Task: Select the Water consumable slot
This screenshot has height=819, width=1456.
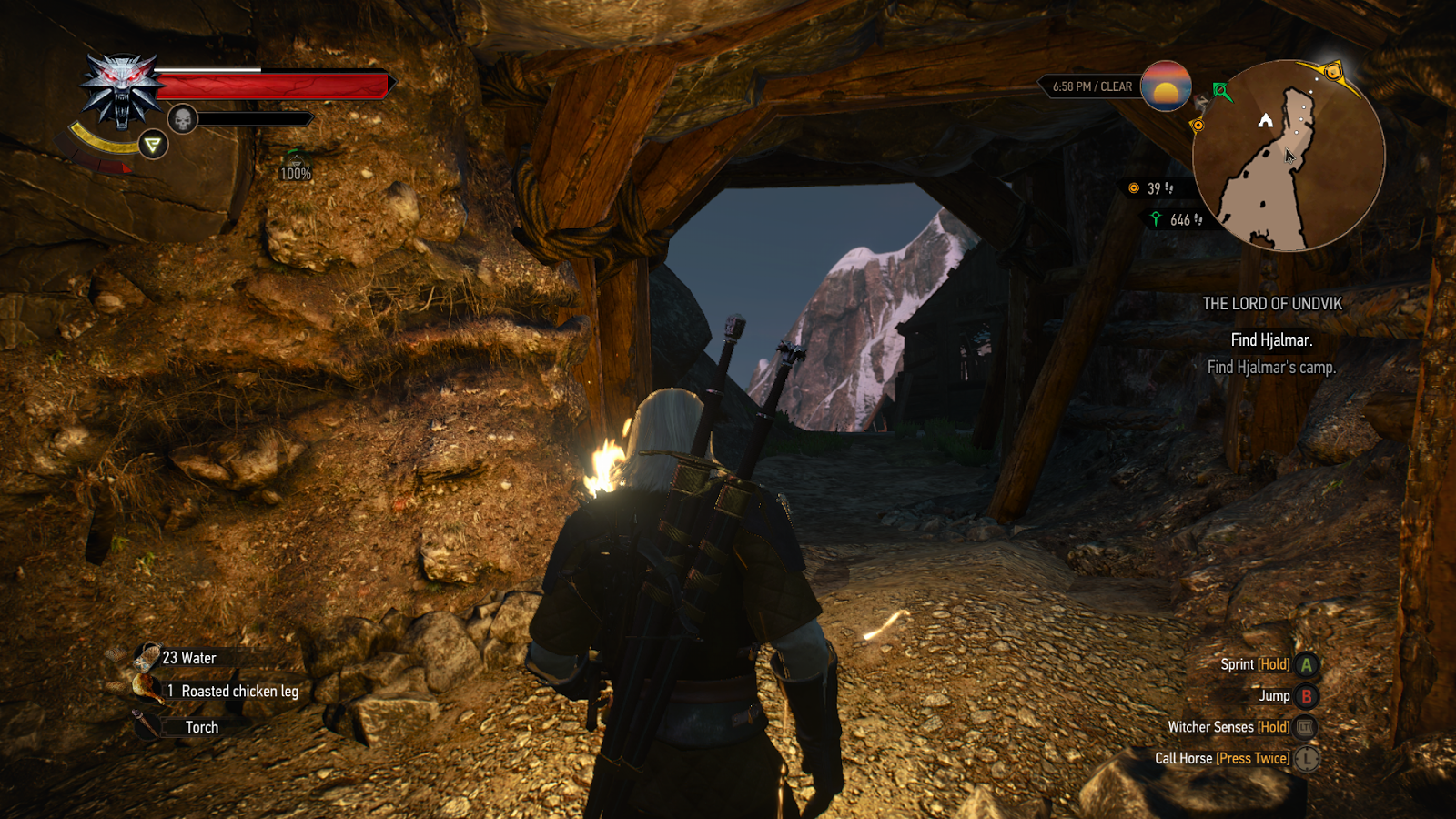Action: pyautogui.click(x=188, y=658)
